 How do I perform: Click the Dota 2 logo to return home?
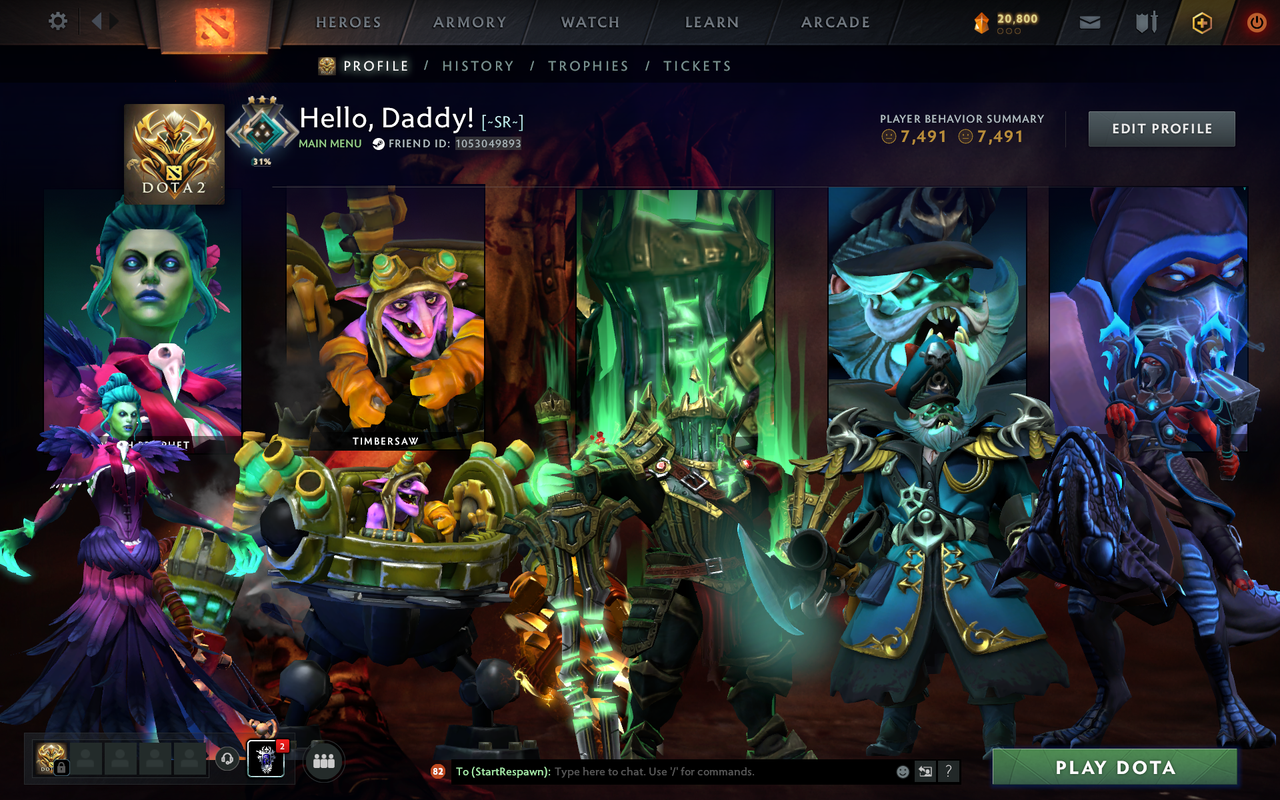(x=213, y=25)
